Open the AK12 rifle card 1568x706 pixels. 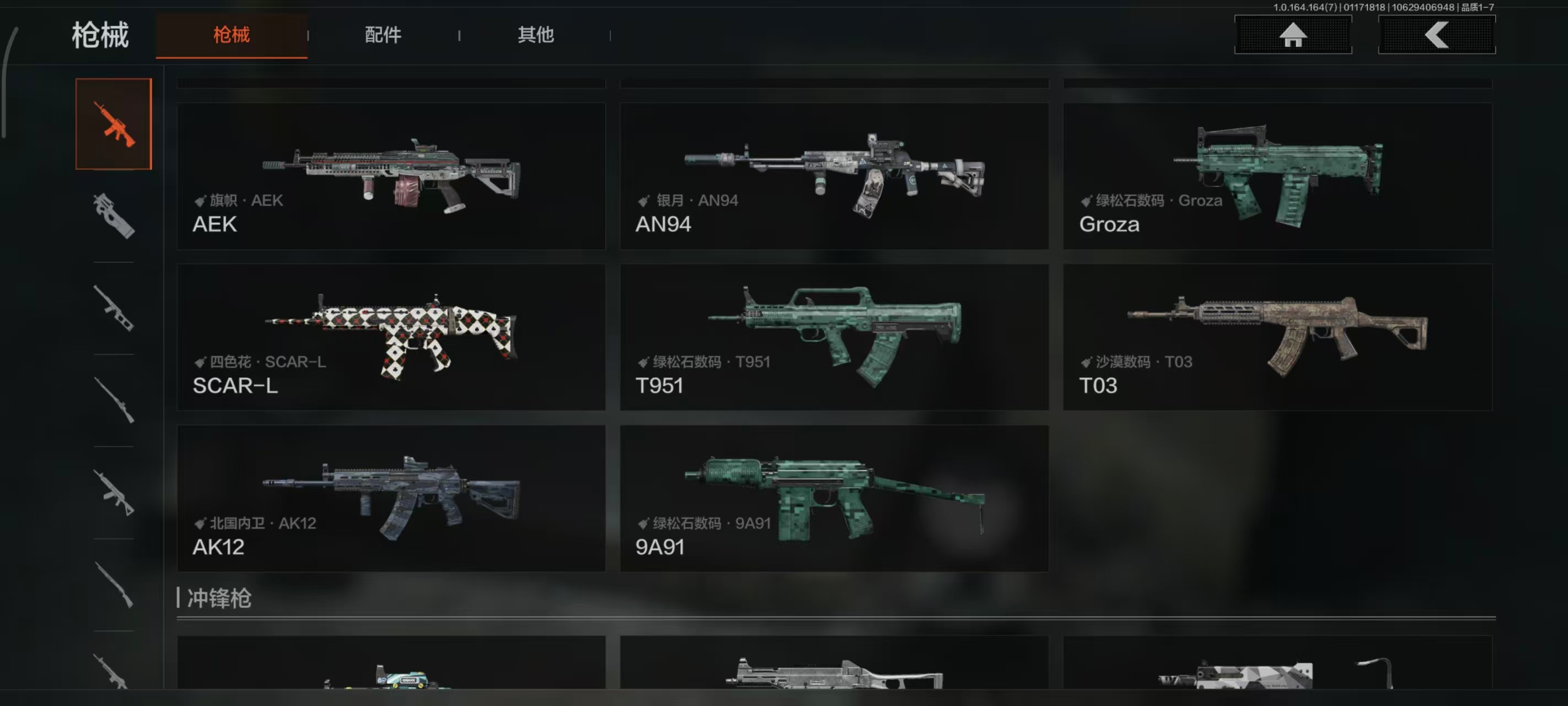click(391, 498)
